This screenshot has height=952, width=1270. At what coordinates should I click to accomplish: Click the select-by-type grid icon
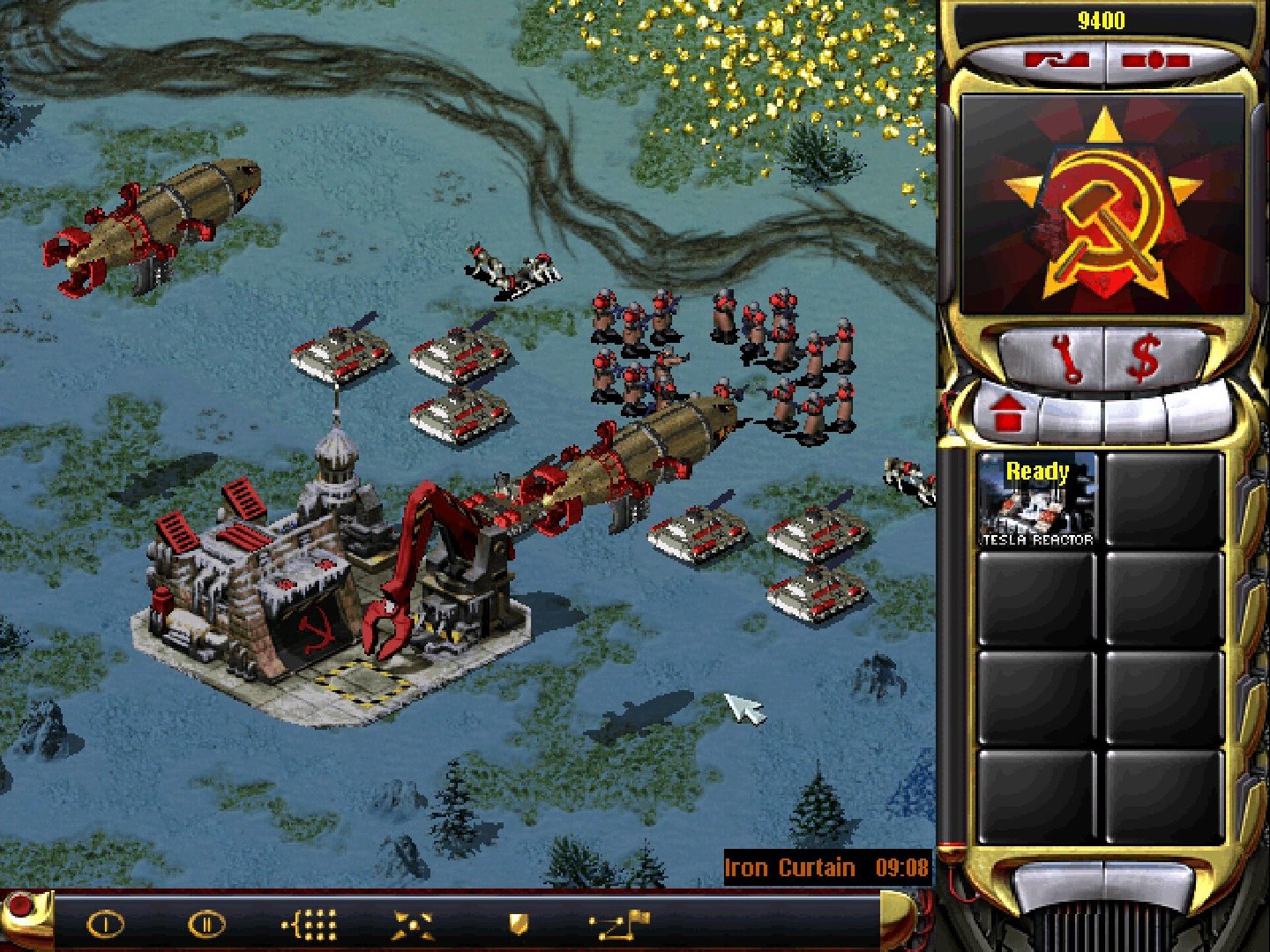(310, 925)
